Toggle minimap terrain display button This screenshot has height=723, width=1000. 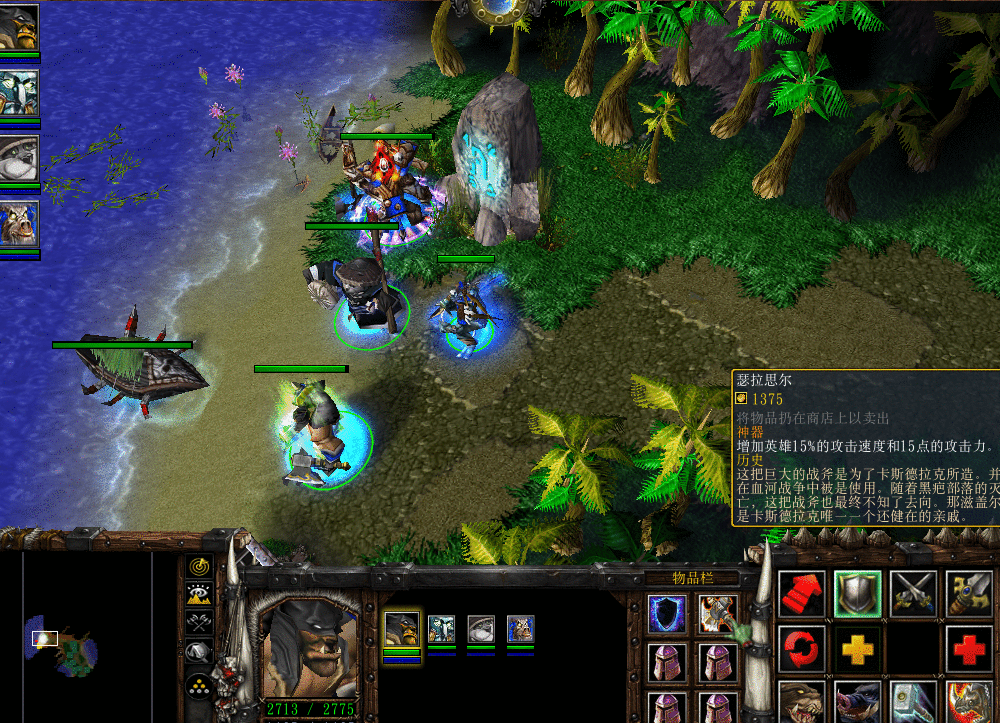point(199,596)
